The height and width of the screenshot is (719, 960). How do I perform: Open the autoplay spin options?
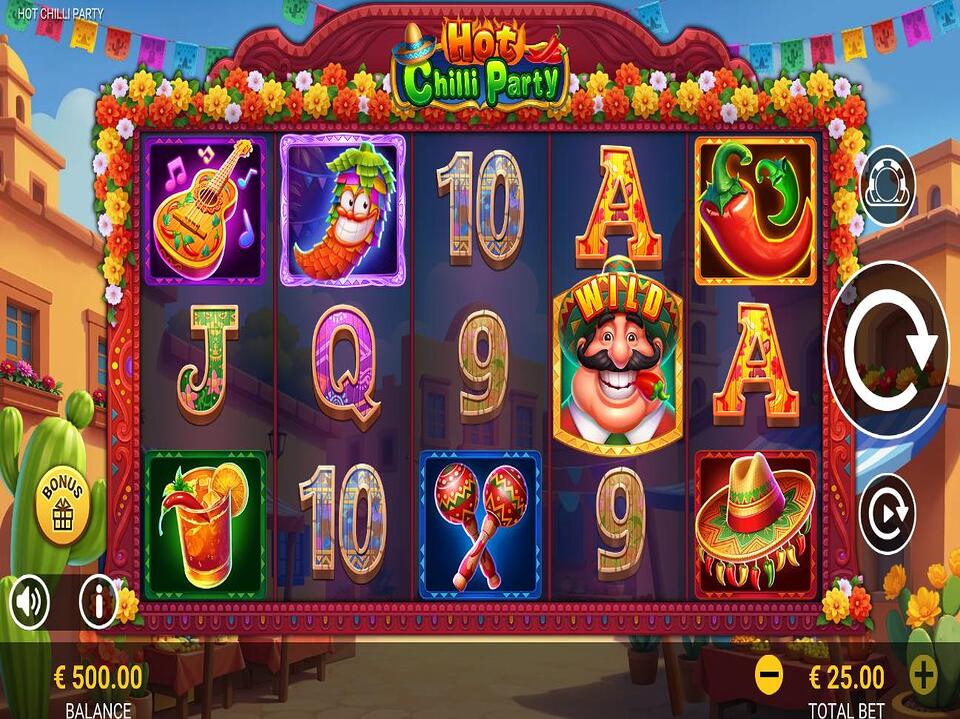(x=887, y=512)
